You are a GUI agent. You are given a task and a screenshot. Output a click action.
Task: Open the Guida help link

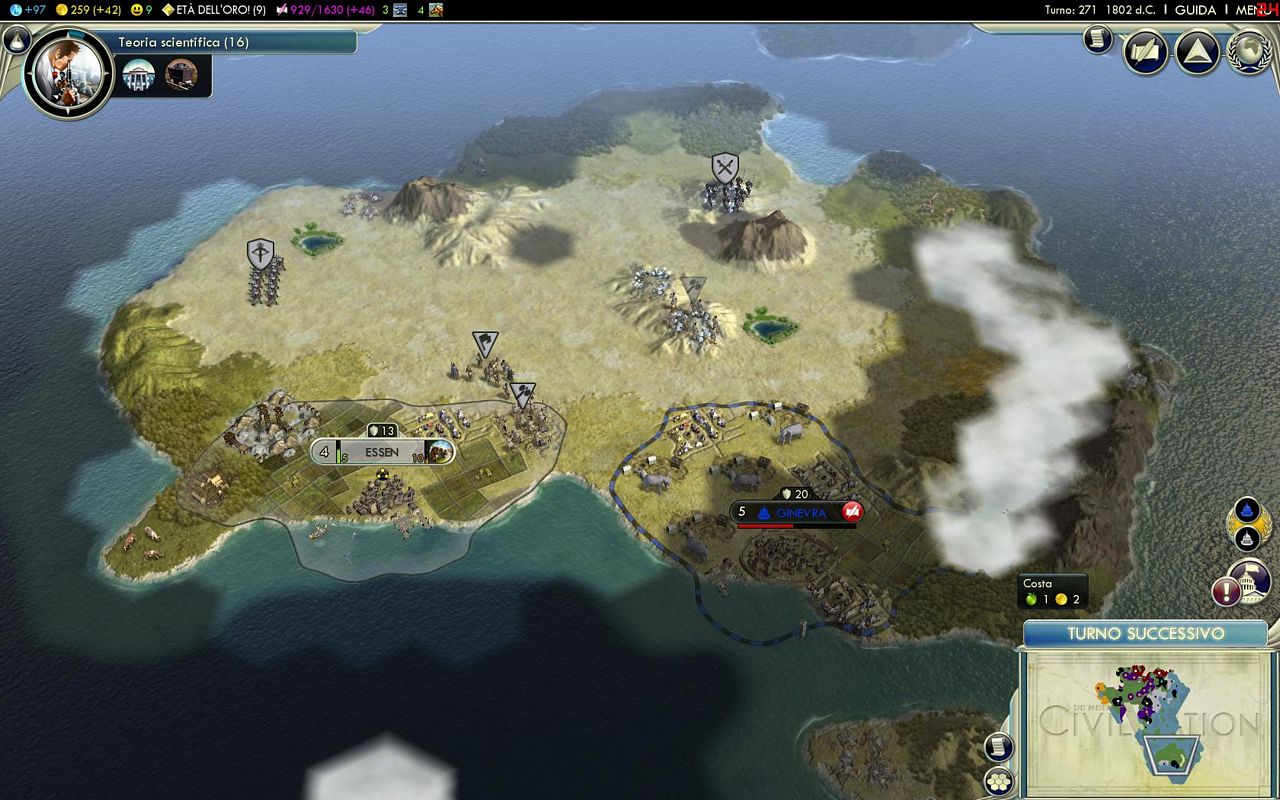coord(1195,10)
